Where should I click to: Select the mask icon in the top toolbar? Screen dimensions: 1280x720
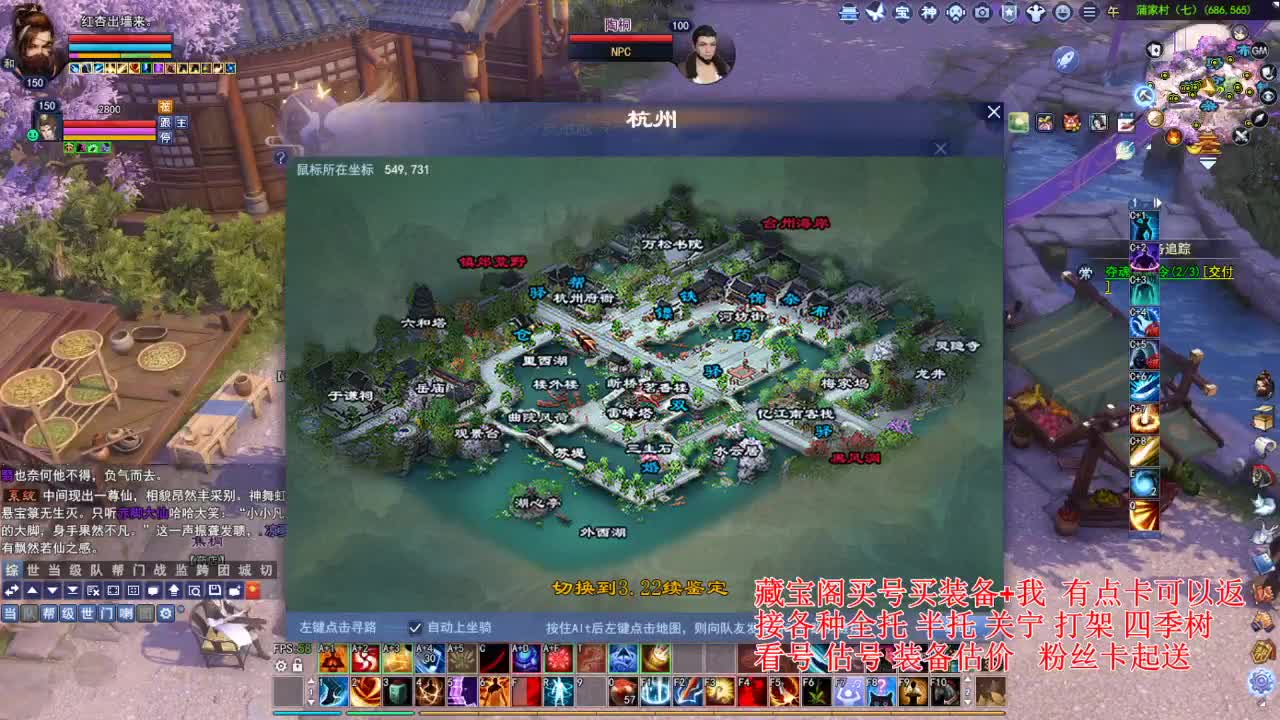956,13
